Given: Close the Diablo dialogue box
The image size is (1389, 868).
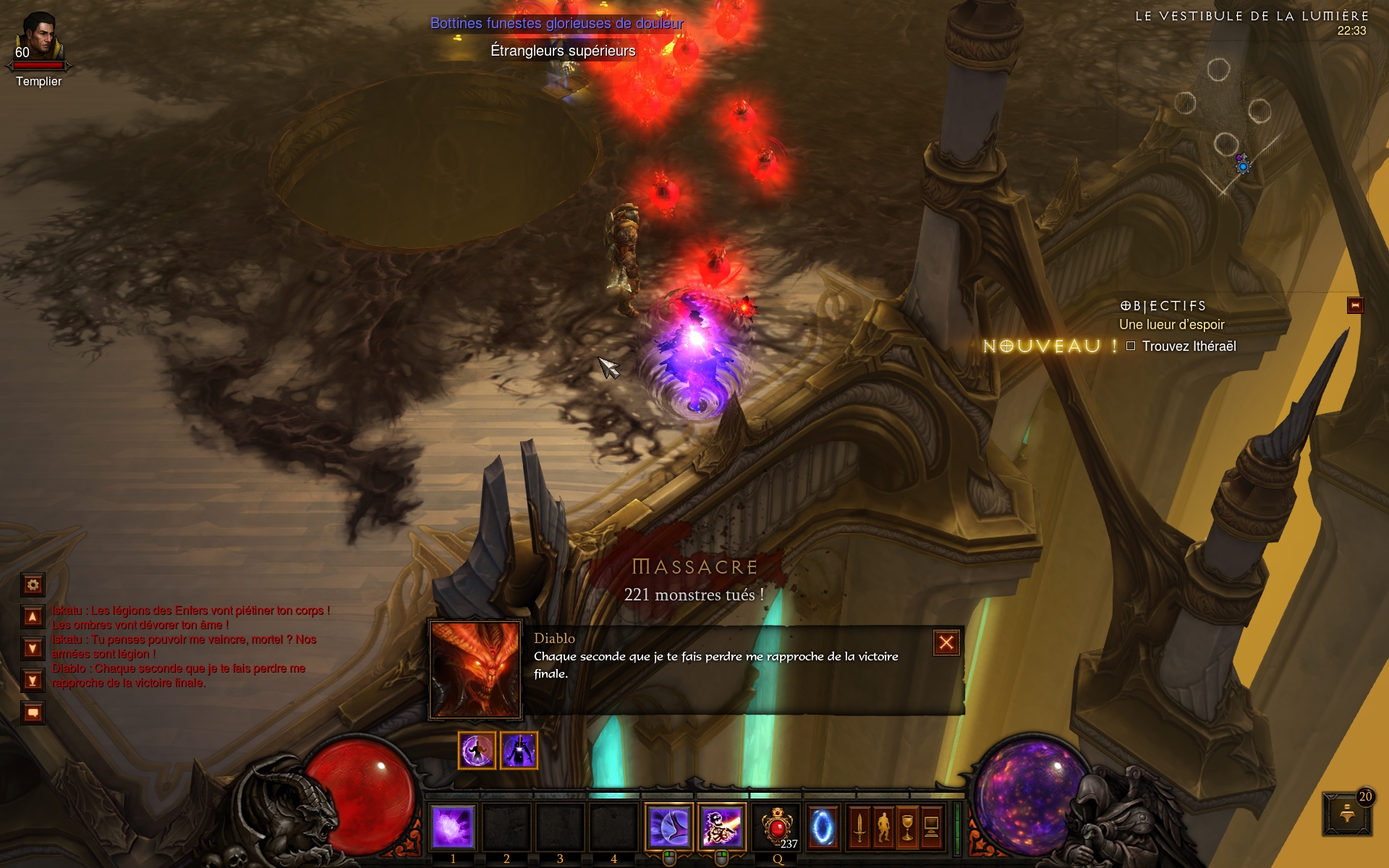Looking at the screenshot, I should pos(946,643).
